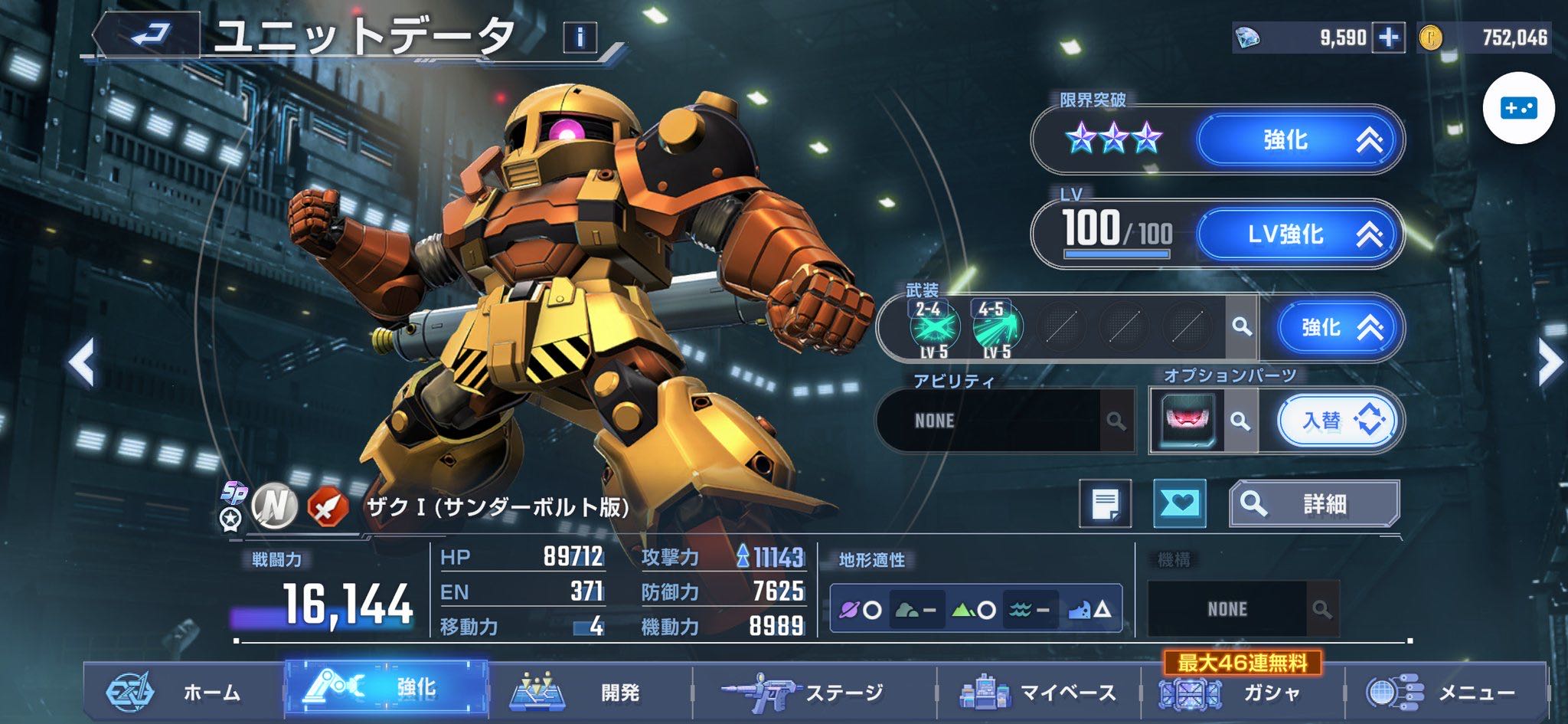This screenshot has width=1568, height=724.
Task: Switch to the next unit arrow
Action: [x=1548, y=362]
